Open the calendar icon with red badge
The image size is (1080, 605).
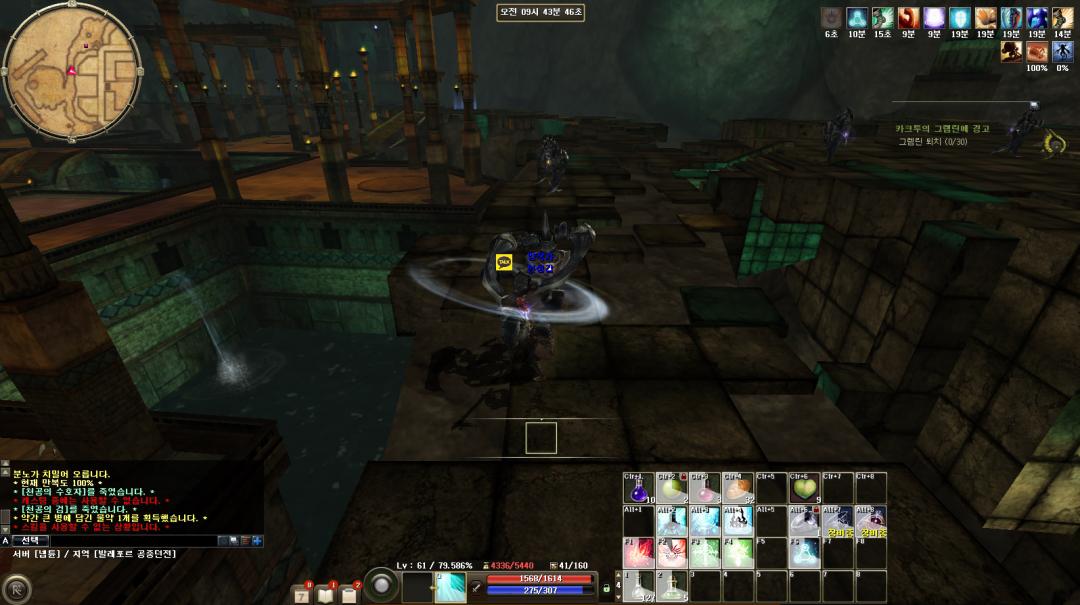pos(301,594)
